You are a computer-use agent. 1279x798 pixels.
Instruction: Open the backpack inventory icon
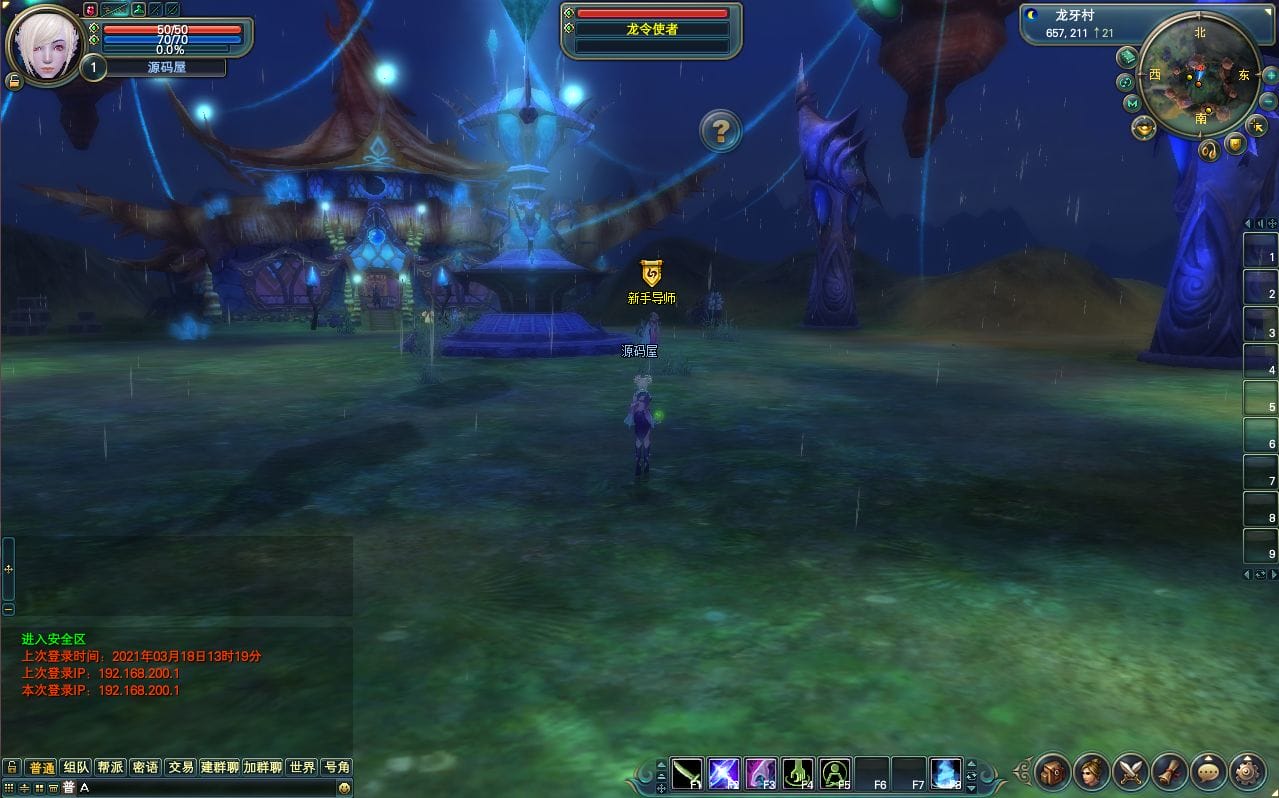pos(1053,771)
